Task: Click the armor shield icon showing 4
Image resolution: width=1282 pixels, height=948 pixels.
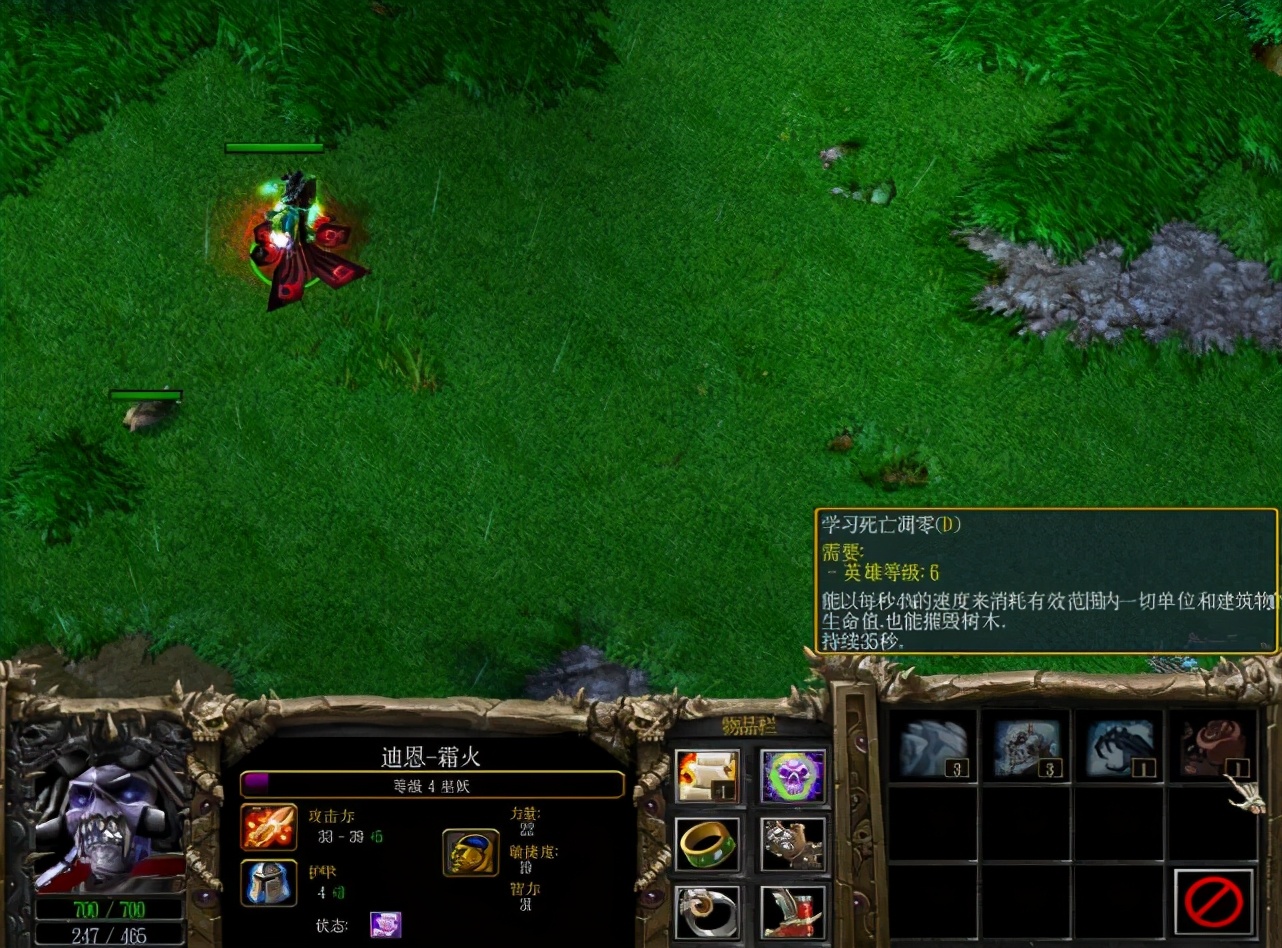Action: coord(268,885)
